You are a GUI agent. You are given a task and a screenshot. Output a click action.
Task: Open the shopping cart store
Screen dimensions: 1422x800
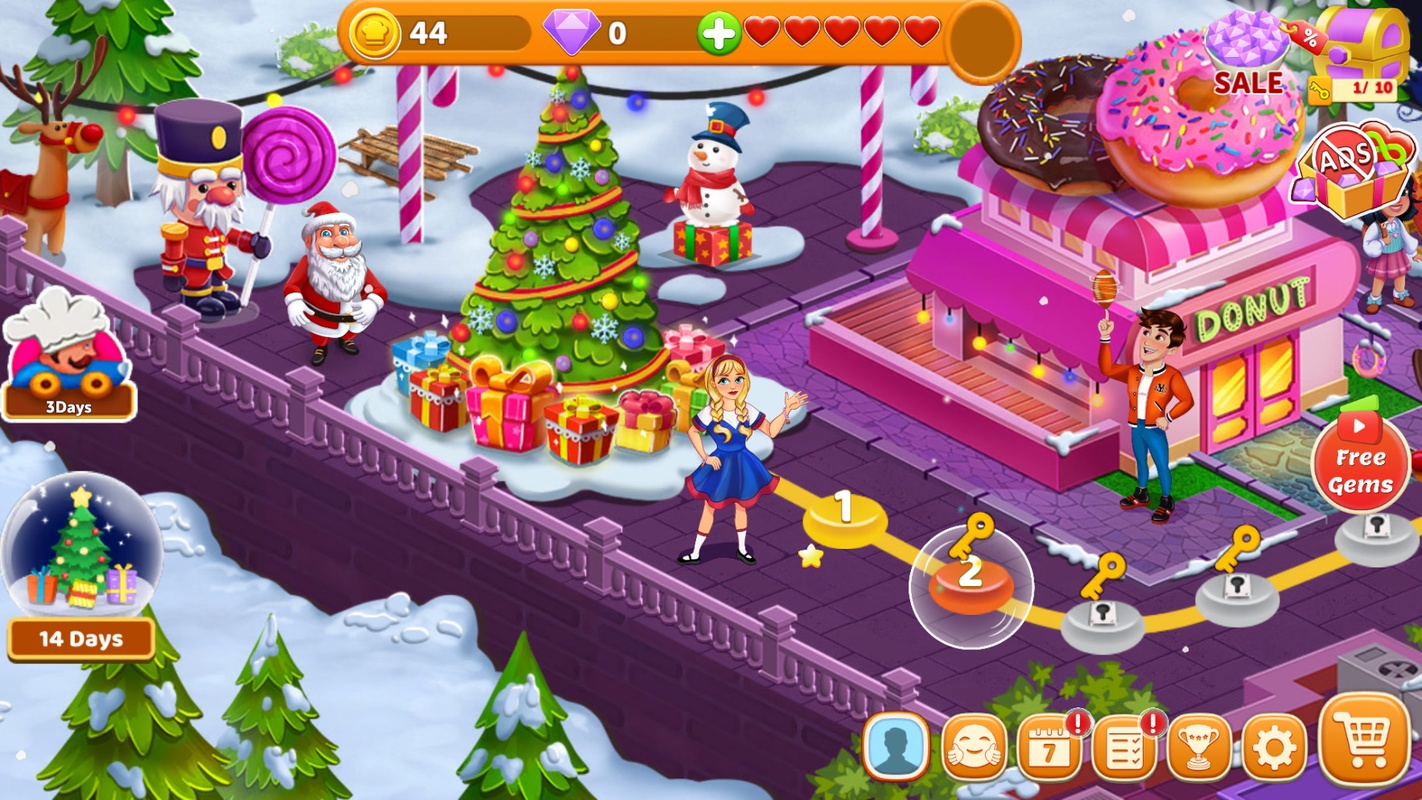click(x=1364, y=741)
